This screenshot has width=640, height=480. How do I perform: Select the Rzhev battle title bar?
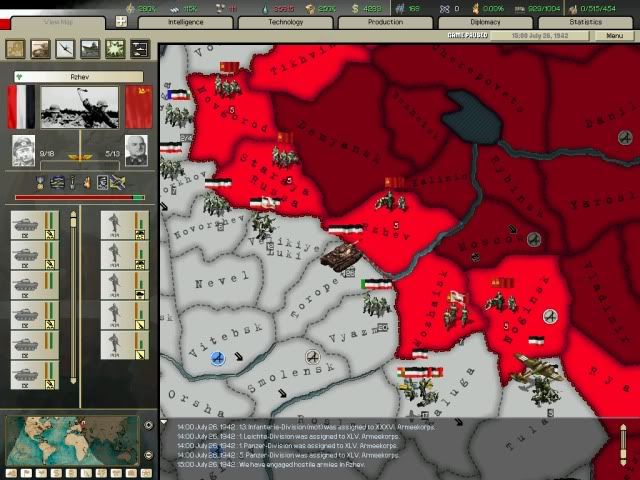(x=78, y=76)
